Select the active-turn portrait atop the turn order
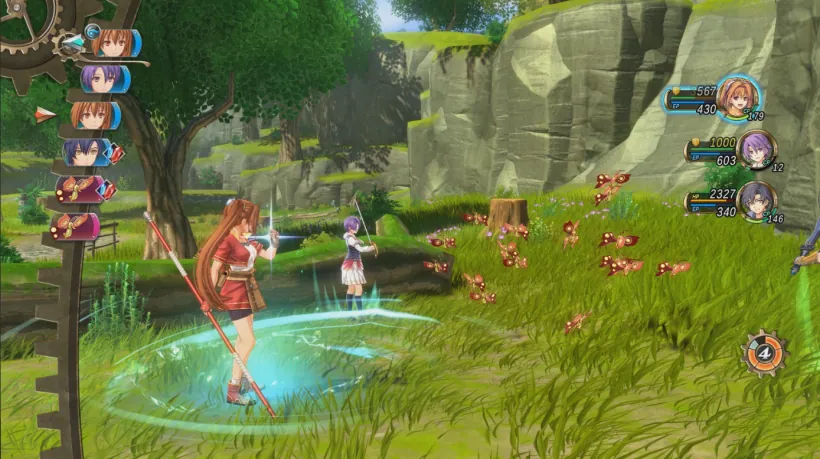 click(x=112, y=42)
